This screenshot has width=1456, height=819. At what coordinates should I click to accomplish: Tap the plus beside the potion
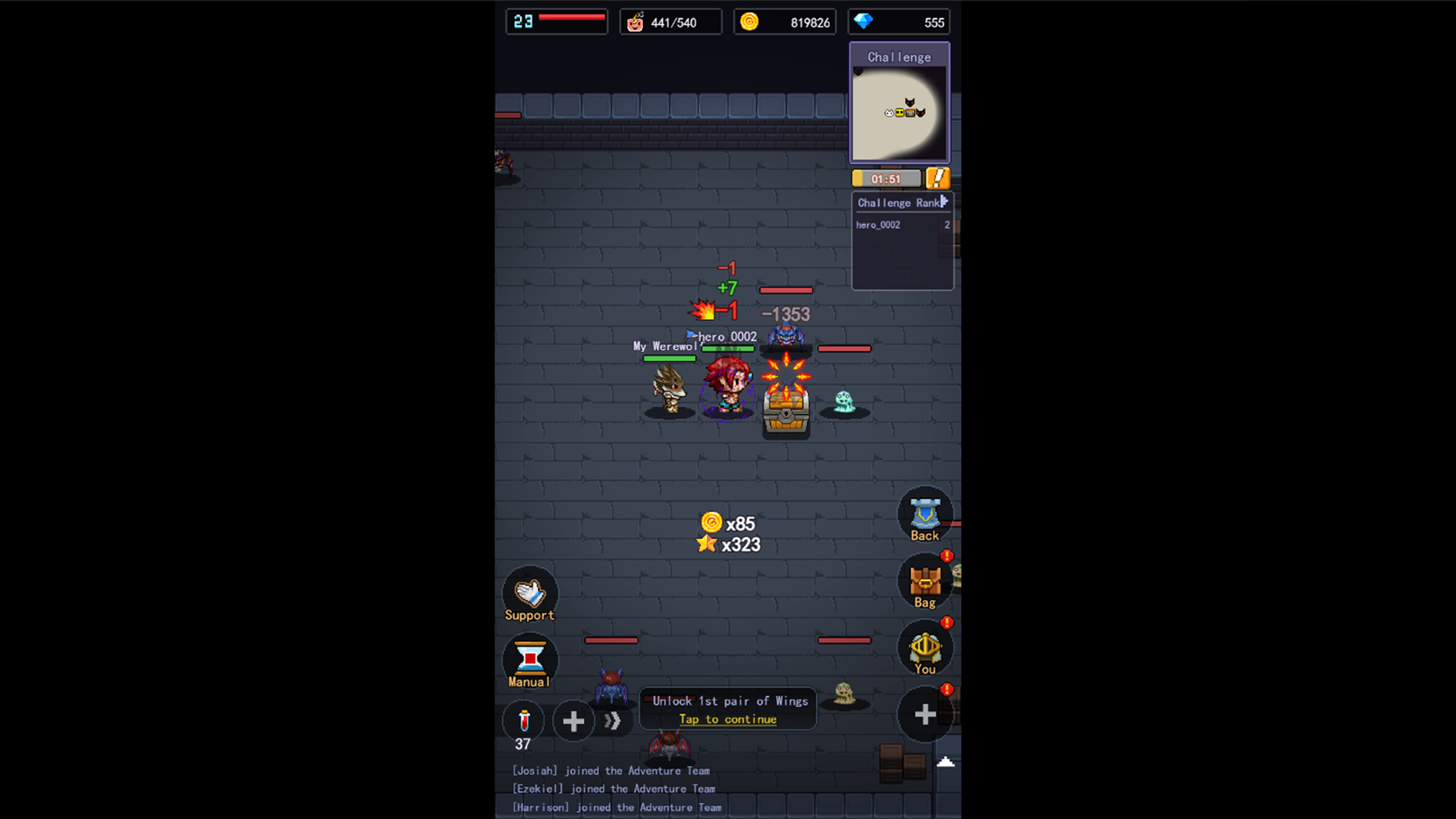(x=573, y=720)
